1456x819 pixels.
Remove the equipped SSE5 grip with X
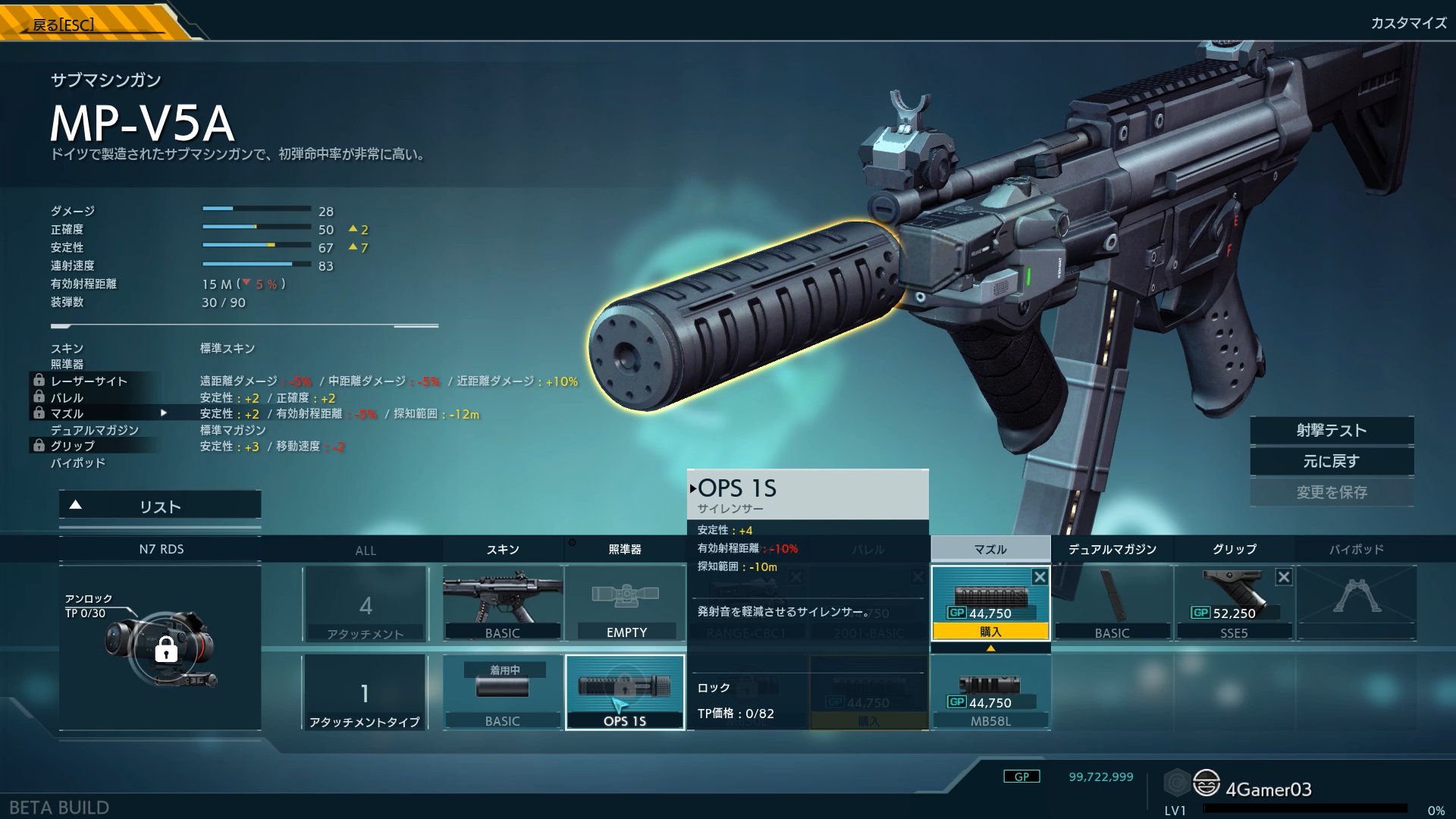coord(1284,577)
